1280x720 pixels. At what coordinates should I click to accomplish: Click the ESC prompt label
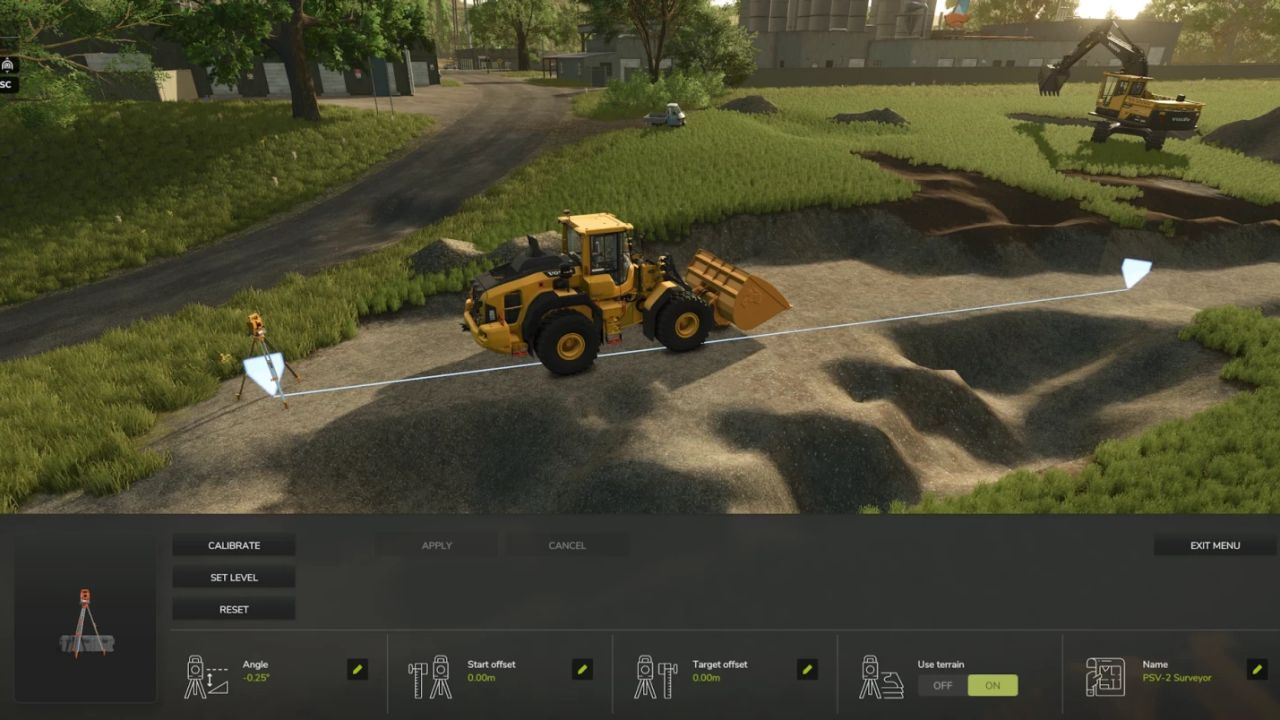pyautogui.click(x=5, y=84)
